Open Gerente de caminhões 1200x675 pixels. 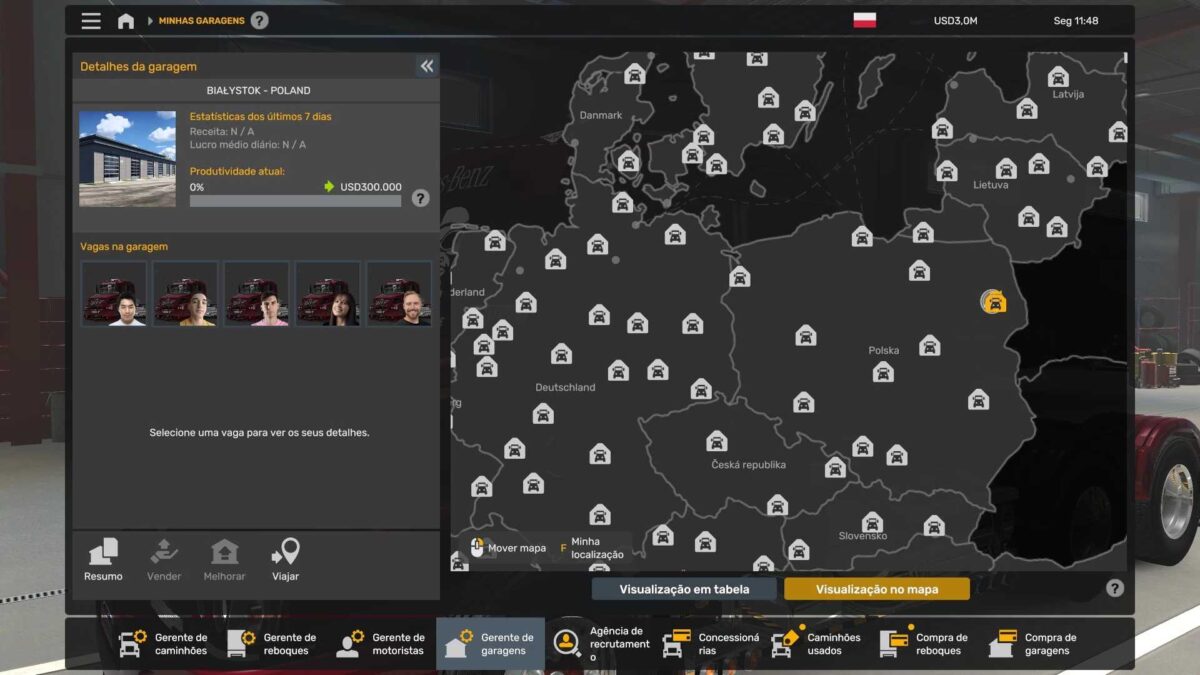[x=164, y=644]
